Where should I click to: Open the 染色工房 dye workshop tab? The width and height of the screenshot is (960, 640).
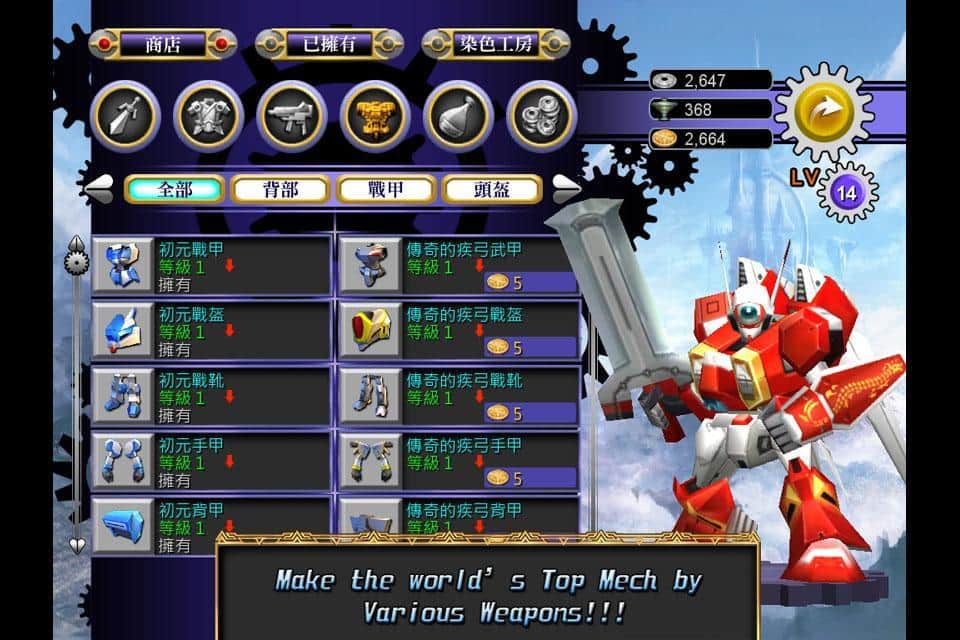[496, 44]
